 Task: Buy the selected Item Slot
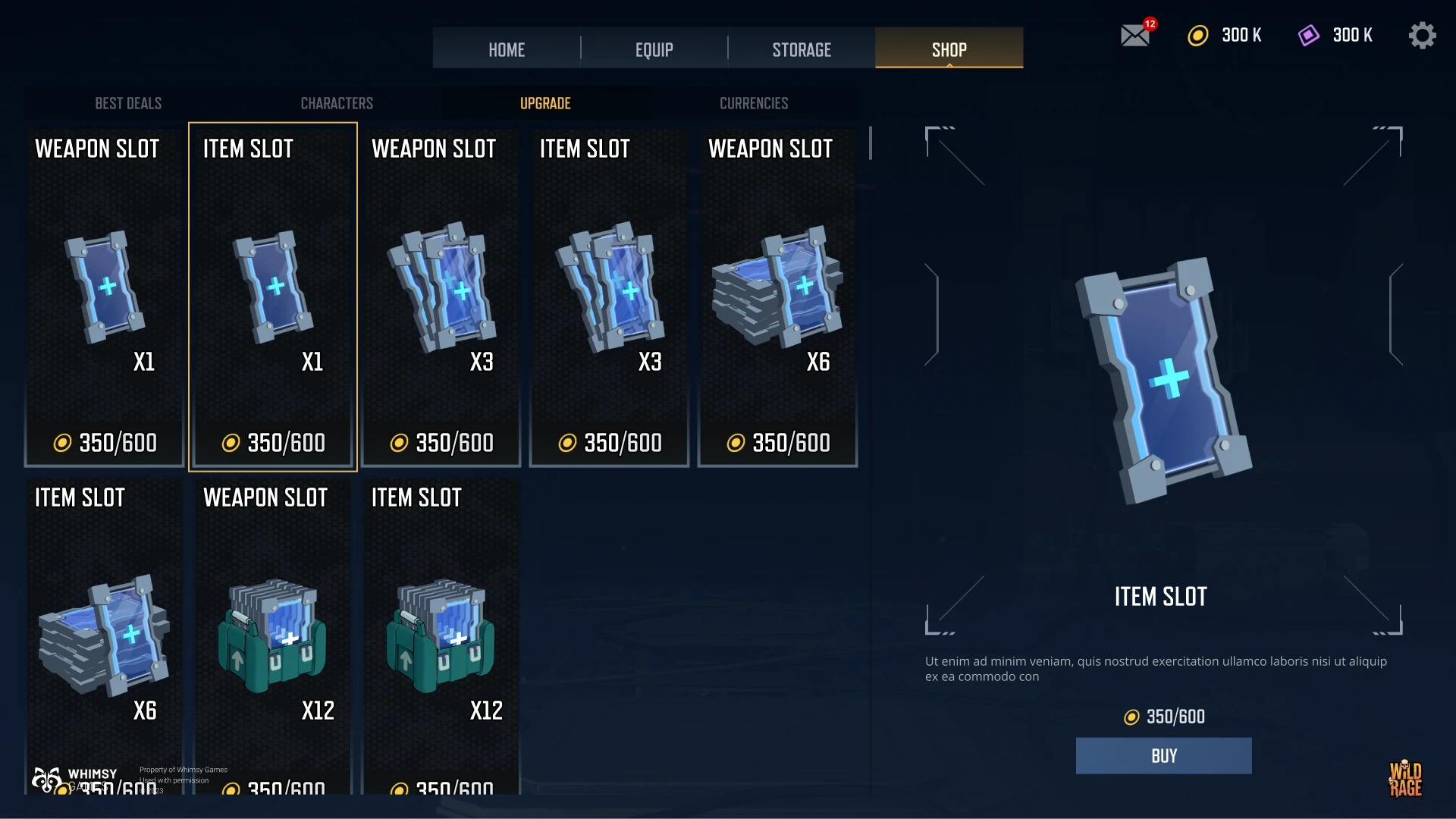[x=1163, y=755]
